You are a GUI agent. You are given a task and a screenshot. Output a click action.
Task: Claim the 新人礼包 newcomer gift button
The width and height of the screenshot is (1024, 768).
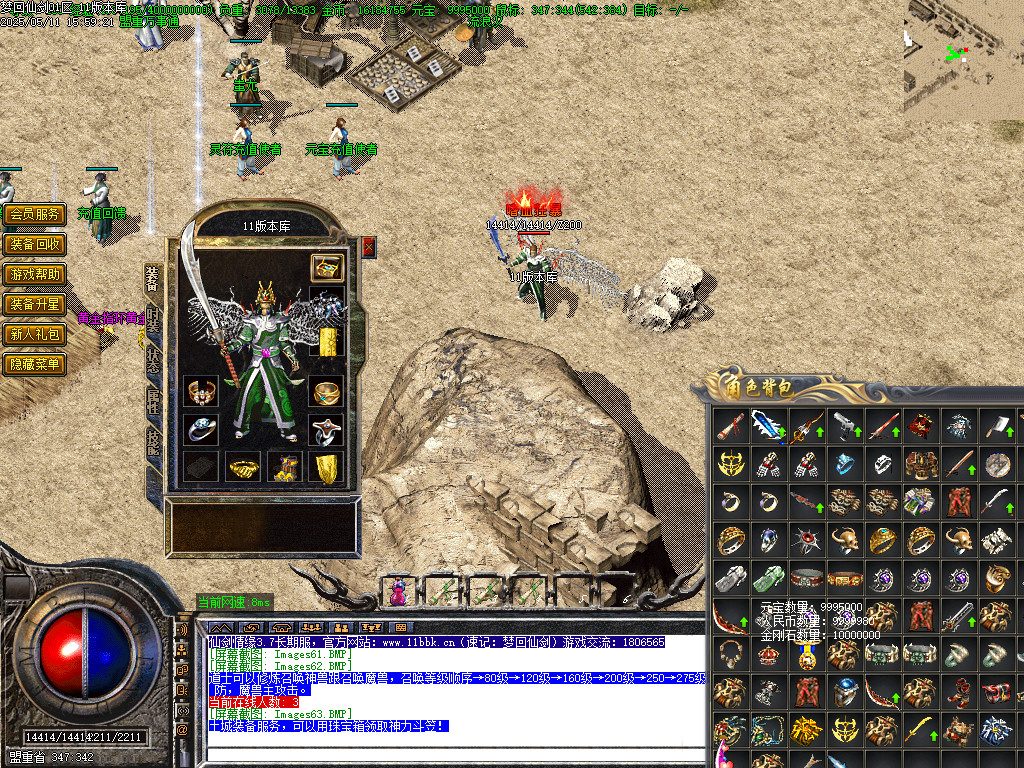pos(34,334)
